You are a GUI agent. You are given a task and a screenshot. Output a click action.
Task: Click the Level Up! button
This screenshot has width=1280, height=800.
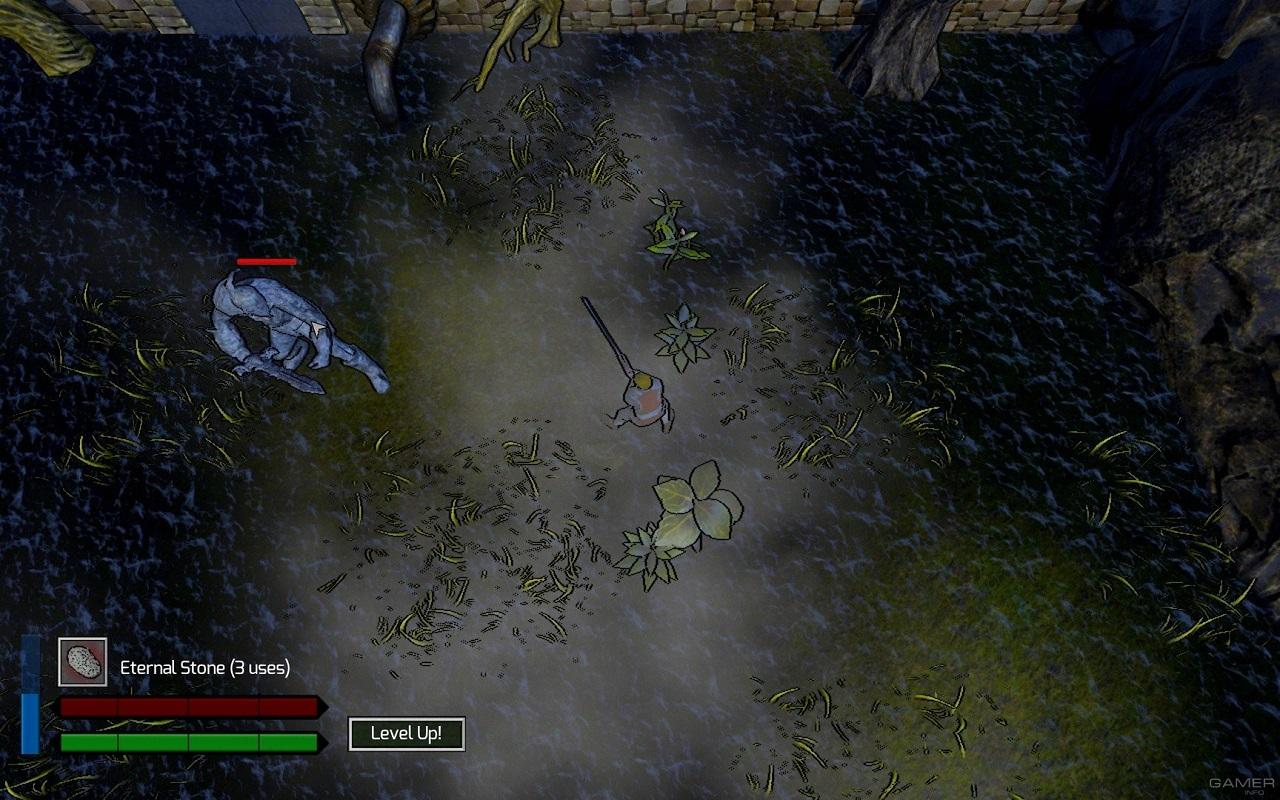point(406,734)
